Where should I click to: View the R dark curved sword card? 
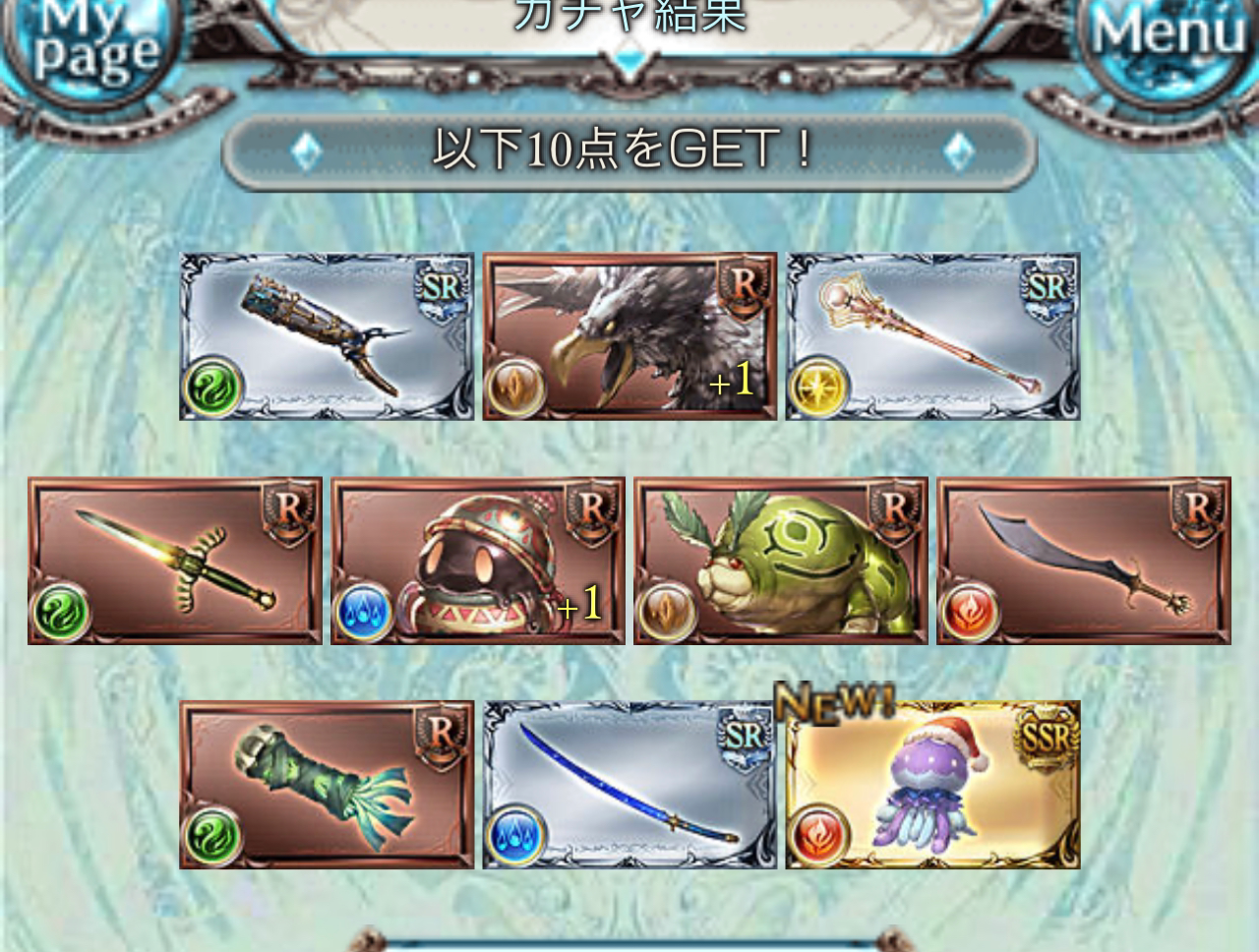pyautogui.click(x=1084, y=561)
